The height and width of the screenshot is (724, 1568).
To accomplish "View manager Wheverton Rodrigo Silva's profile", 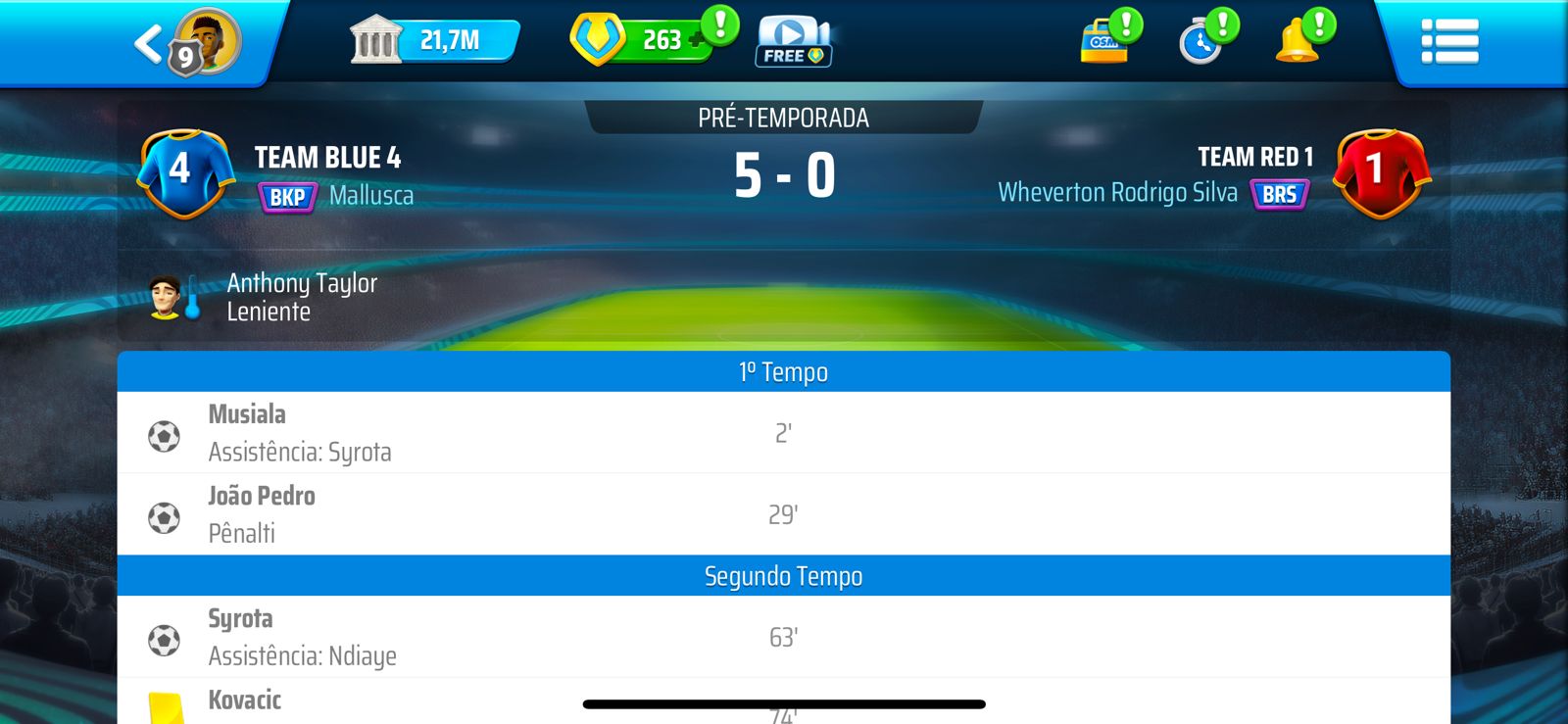I will (x=1117, y=193).
